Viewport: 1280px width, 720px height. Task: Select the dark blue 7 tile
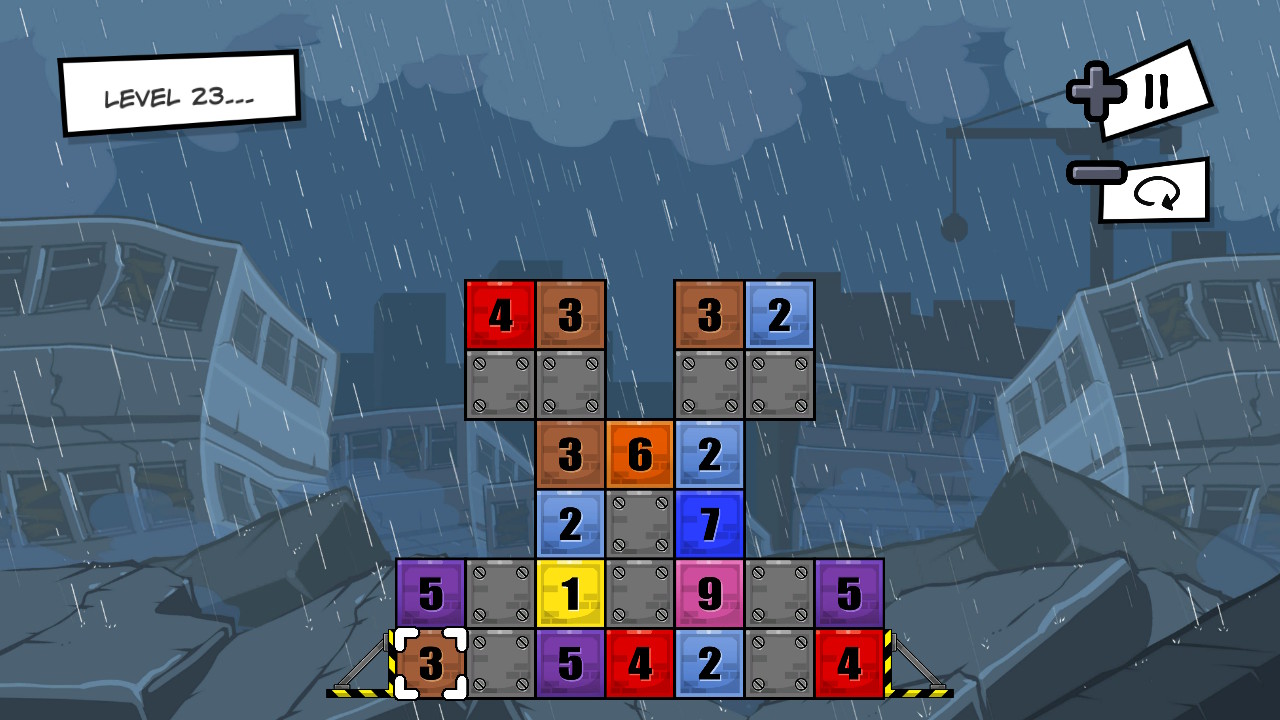[x=709, y=525]
